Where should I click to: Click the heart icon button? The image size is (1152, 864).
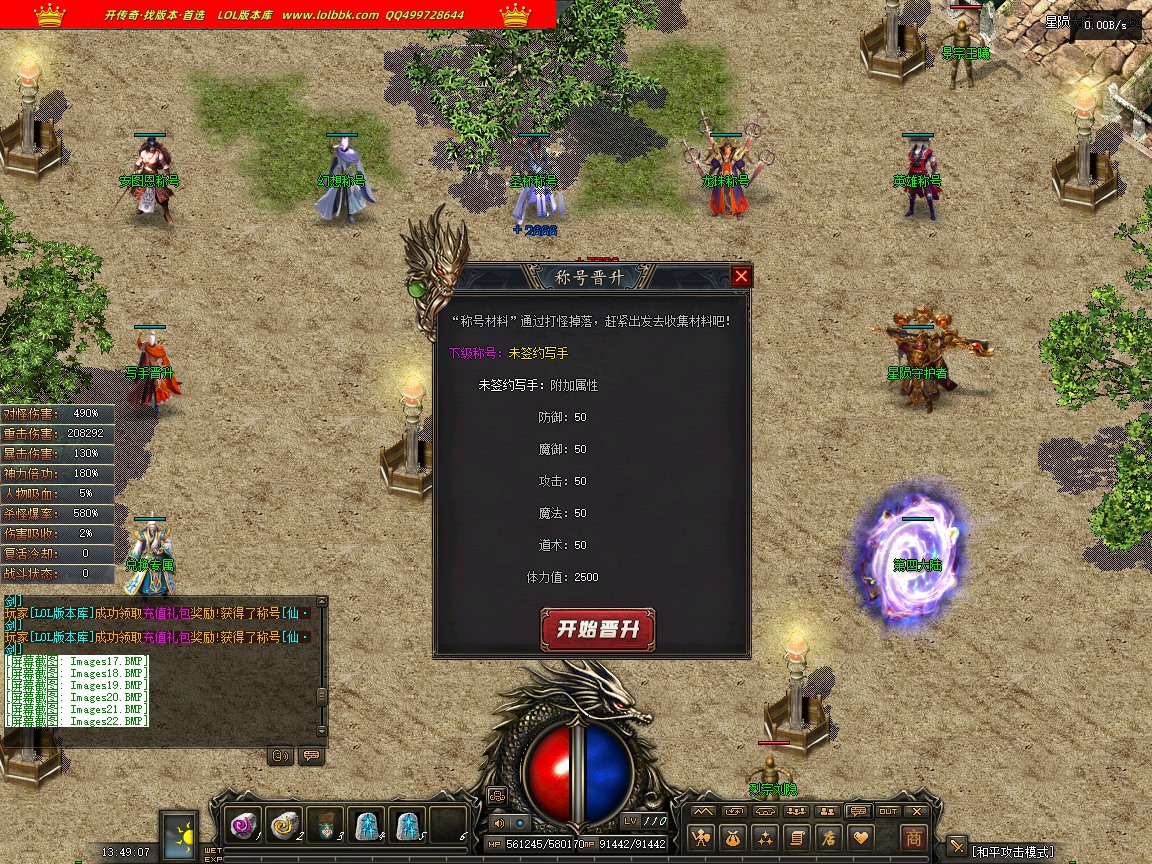859,837
